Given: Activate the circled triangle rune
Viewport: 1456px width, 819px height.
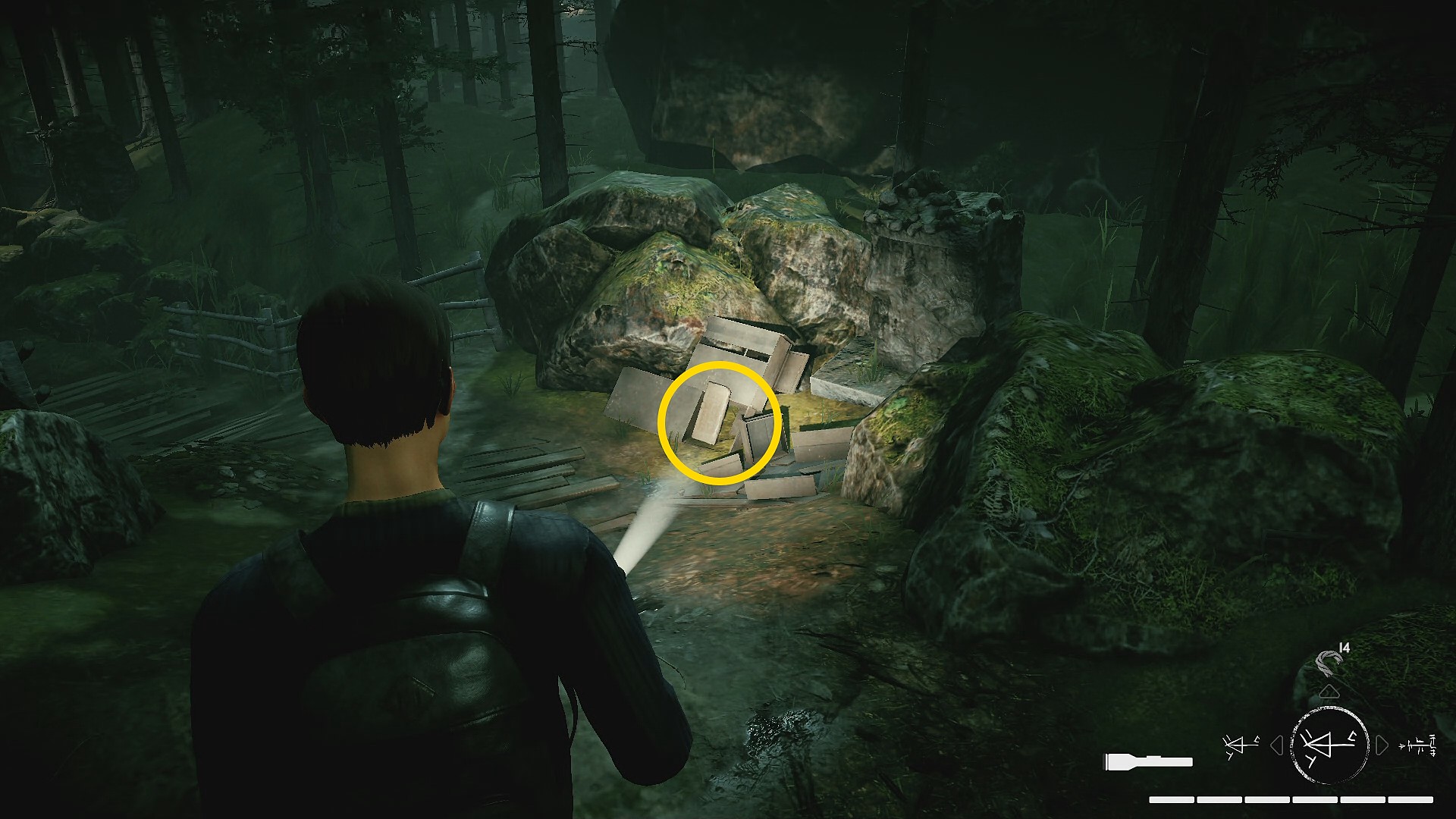Looking at the screenshot, I should 1329,745.
